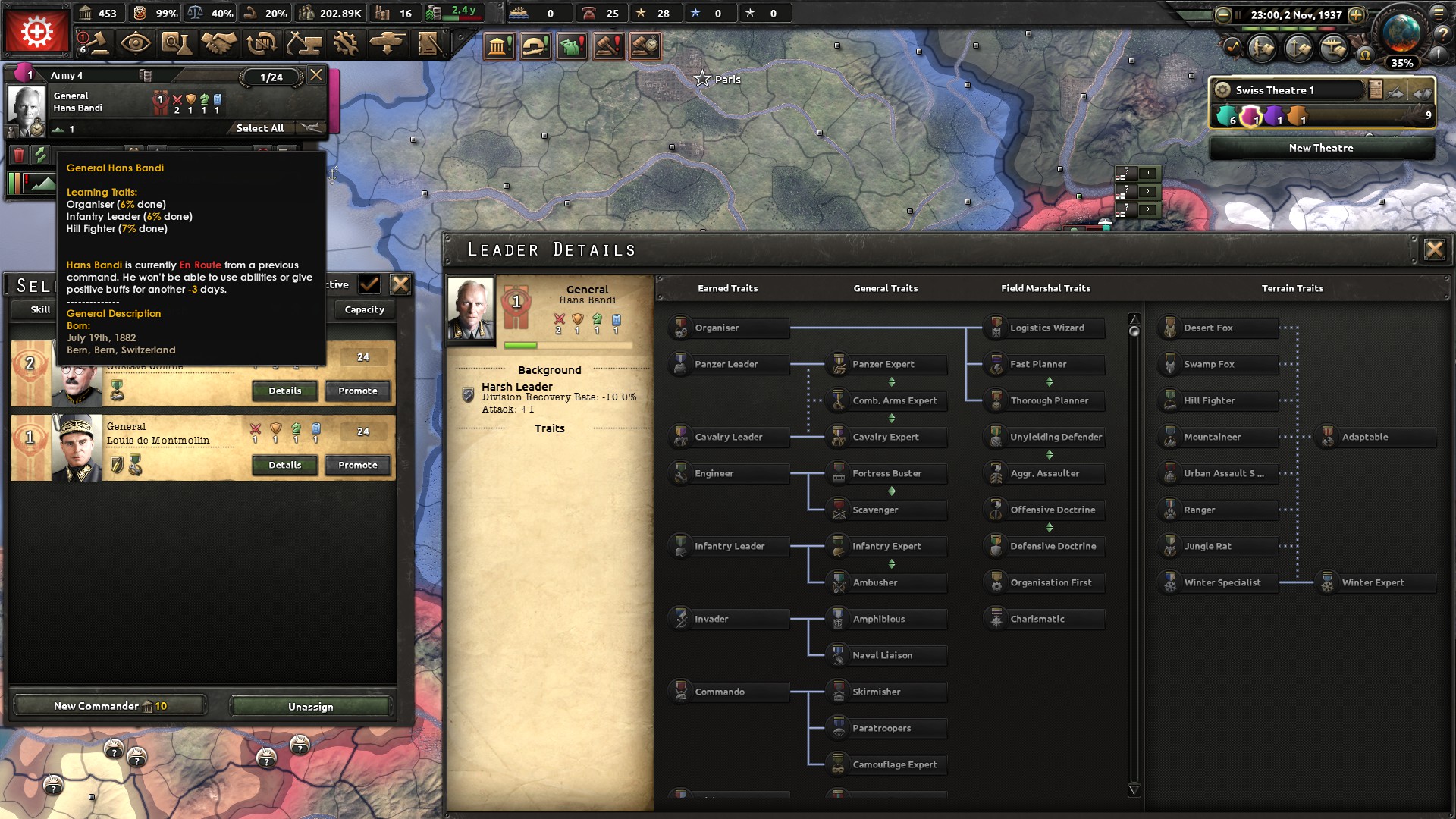Screen dimensions: 1456x819
Task: Open the Politics view with the gavel icon
Action: (100, 44)
